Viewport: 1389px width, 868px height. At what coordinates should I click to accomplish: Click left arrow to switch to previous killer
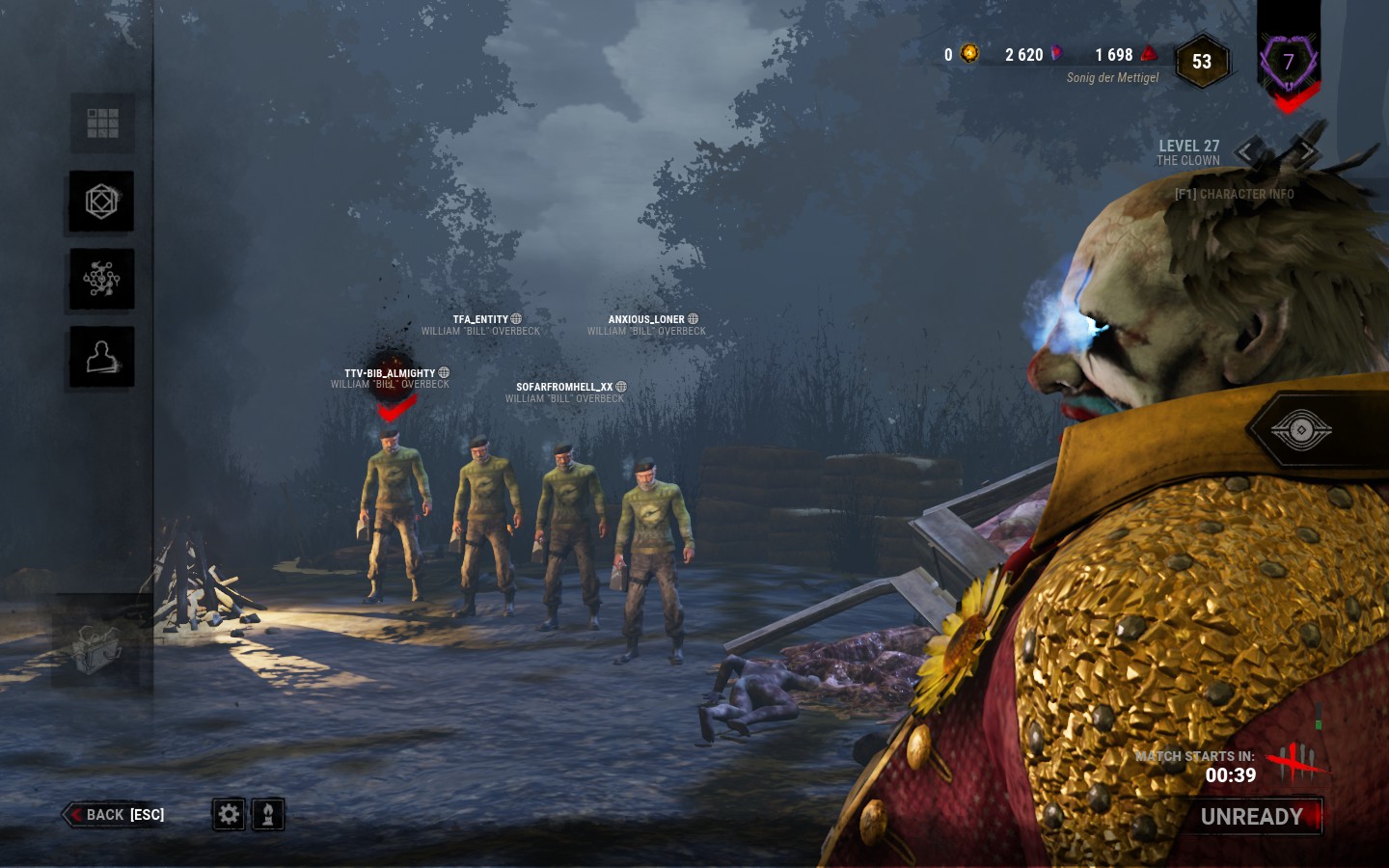click(1244, 151)
